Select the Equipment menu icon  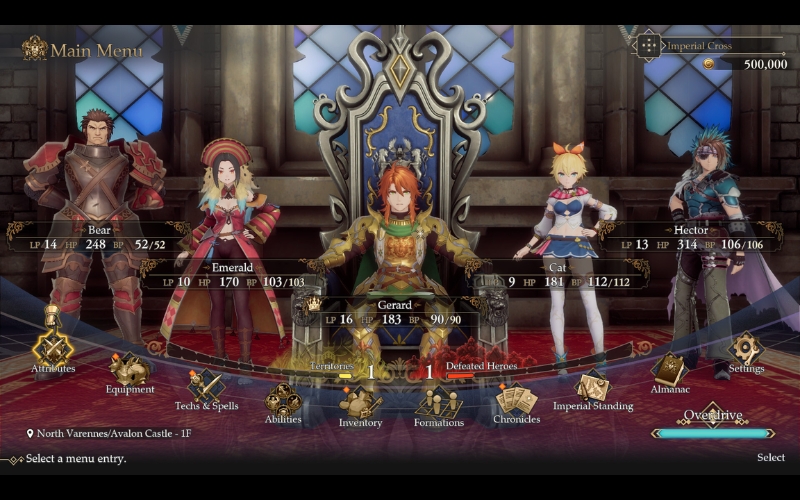pos(130,370)
